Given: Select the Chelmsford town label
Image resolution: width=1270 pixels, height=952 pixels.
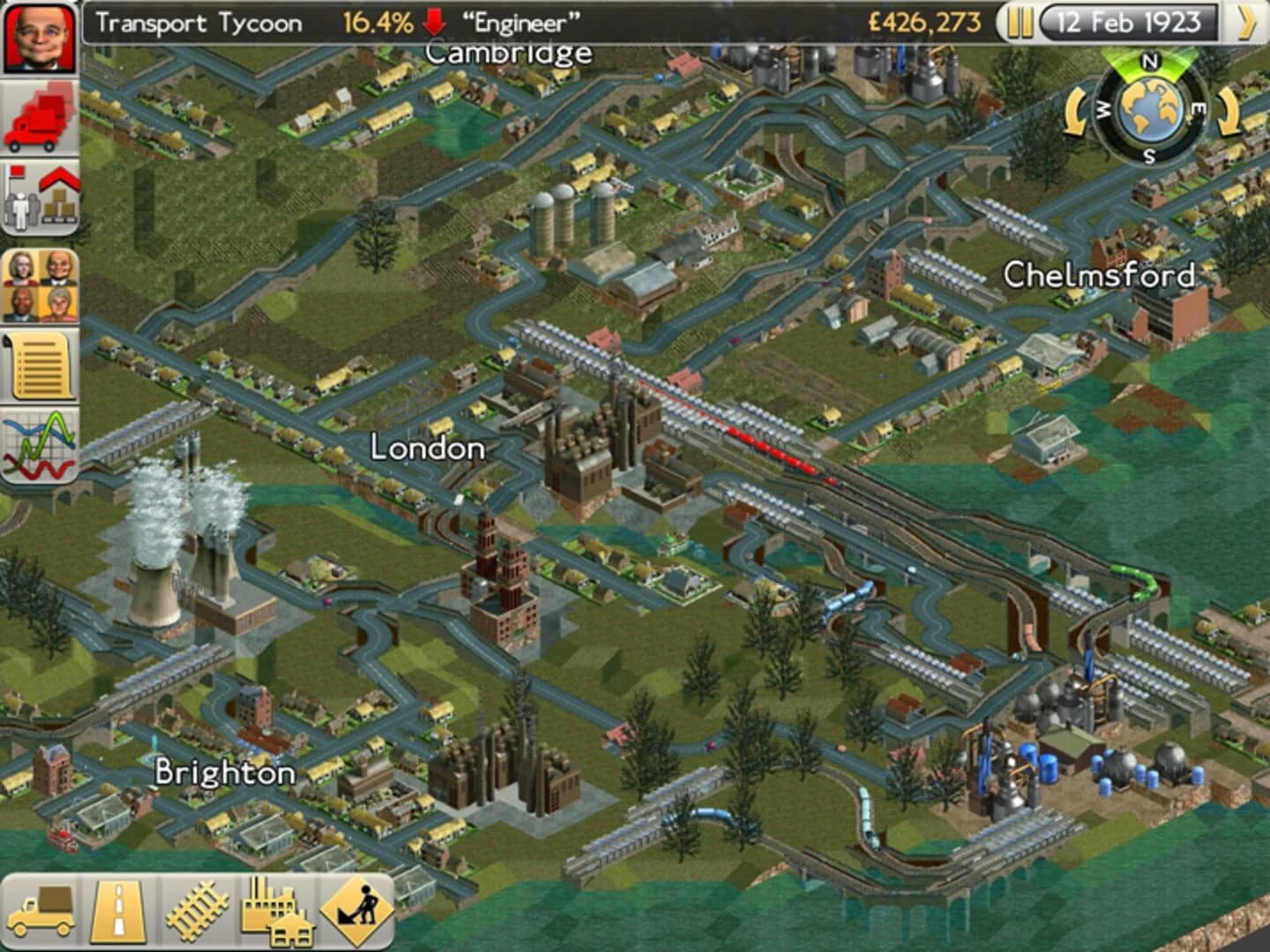Looking at the screenshot, I should point(1099,275).
